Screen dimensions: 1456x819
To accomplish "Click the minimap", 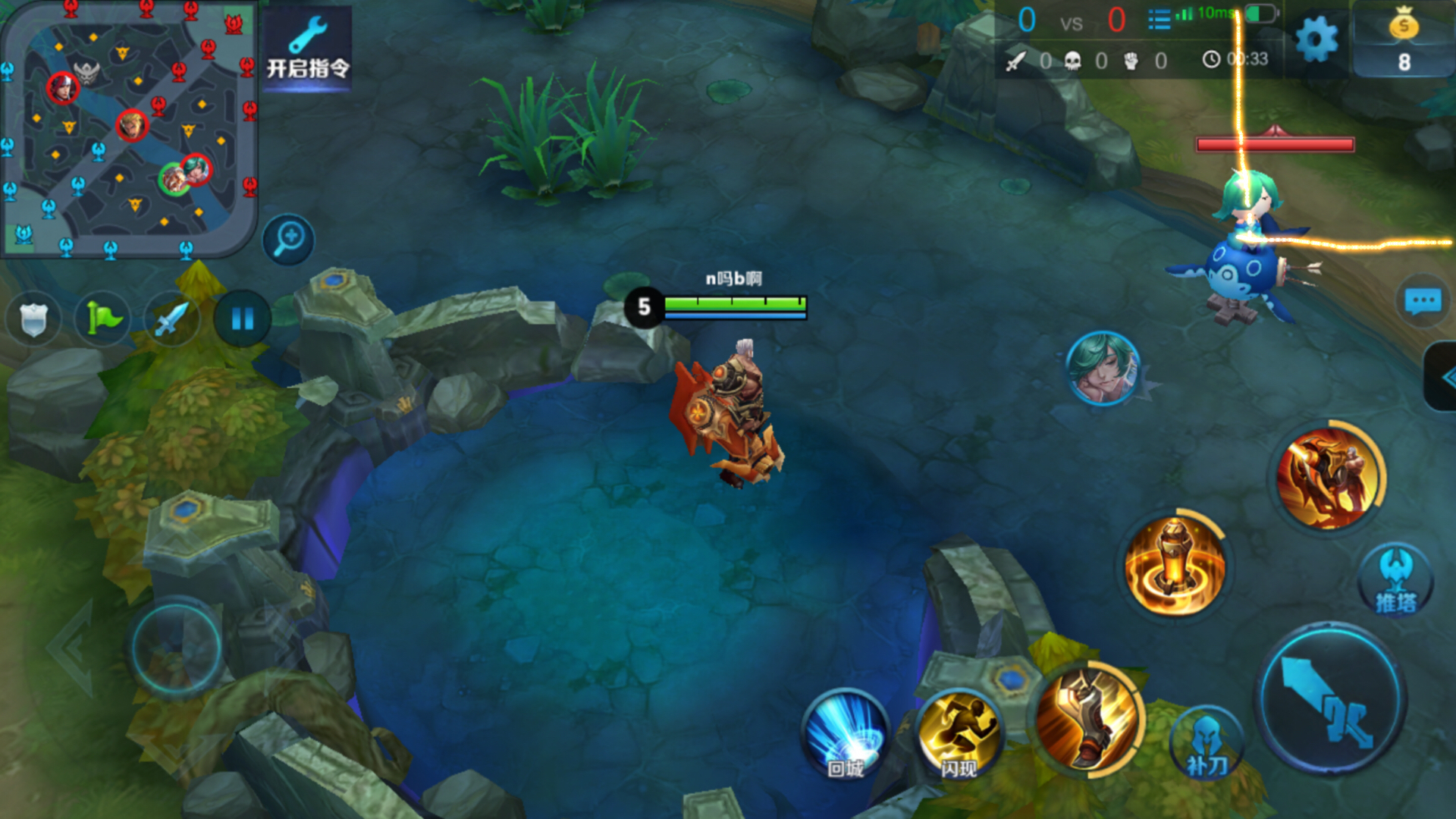I will pos(129,129).
